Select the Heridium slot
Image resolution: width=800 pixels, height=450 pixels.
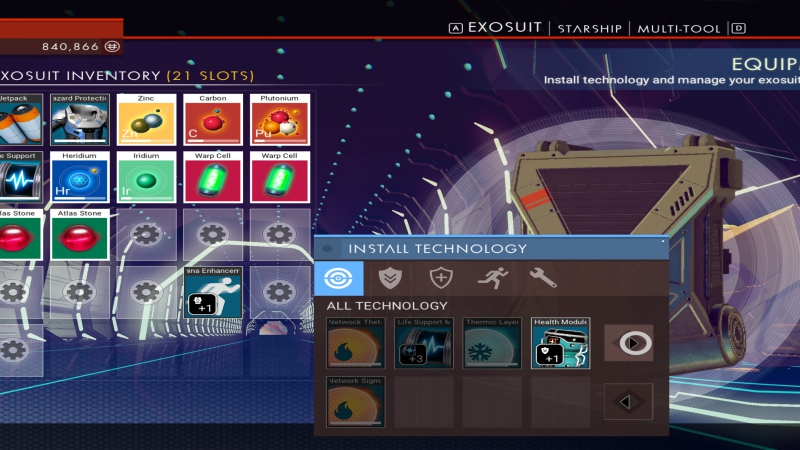click(80, 177)
